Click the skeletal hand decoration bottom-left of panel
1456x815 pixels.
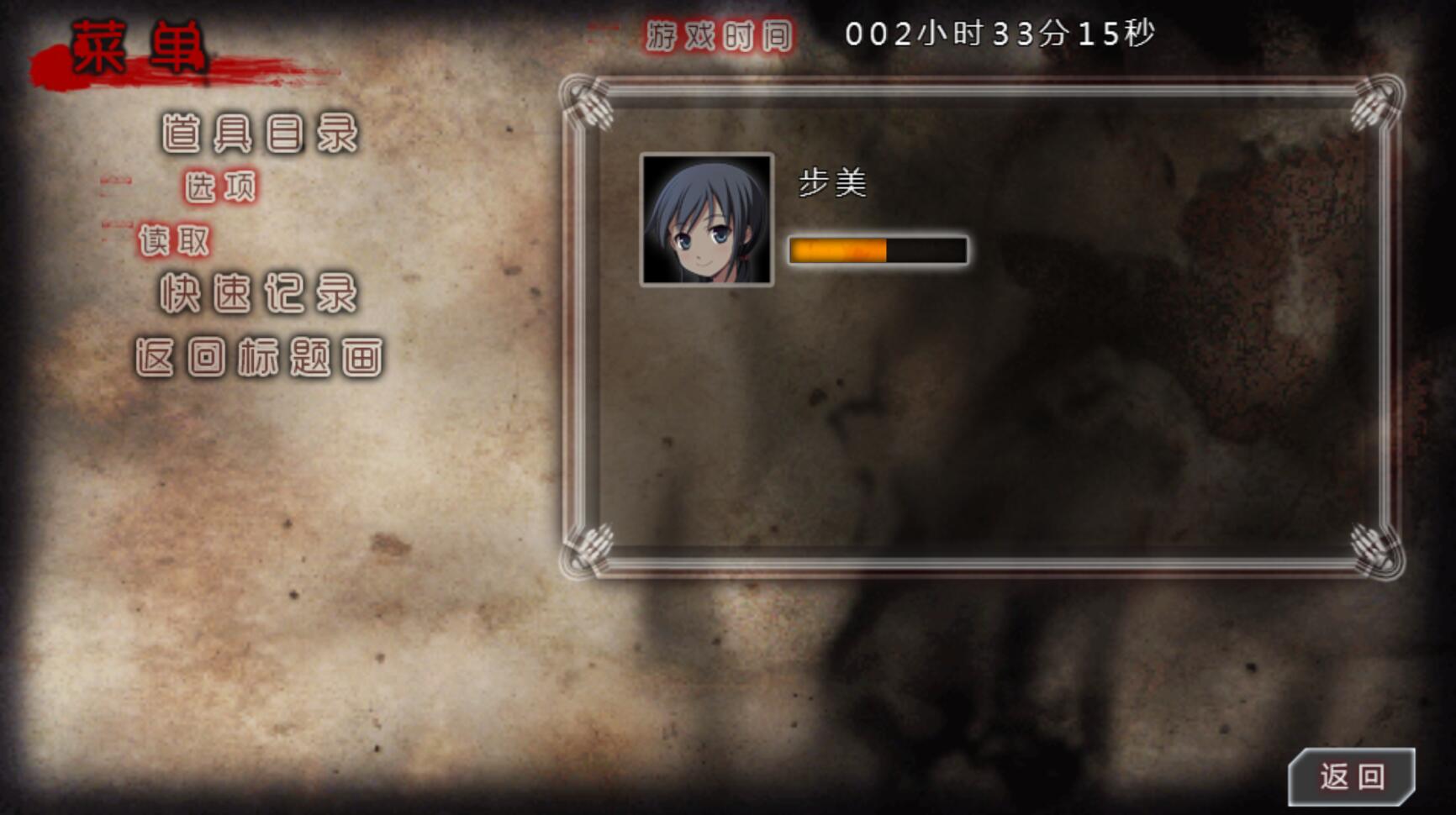(588, 546)
